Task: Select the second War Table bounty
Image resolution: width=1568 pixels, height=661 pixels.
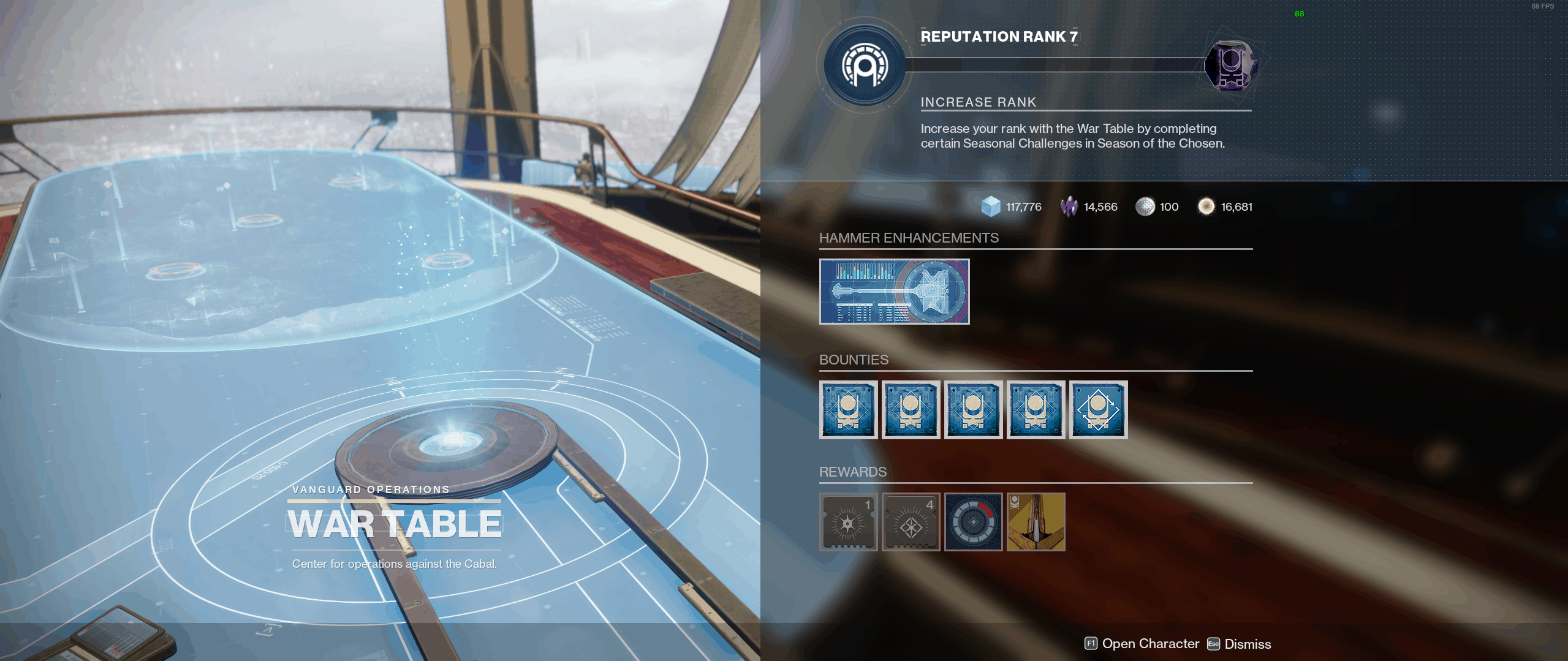Action: pyautogui.click(x=911, y=409)
